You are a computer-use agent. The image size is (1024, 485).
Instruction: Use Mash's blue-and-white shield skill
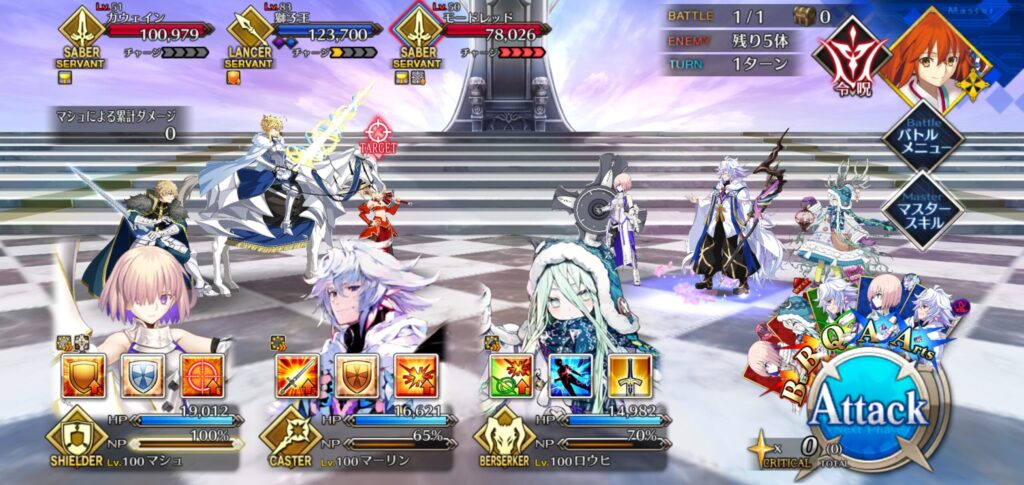pos(142,375)
